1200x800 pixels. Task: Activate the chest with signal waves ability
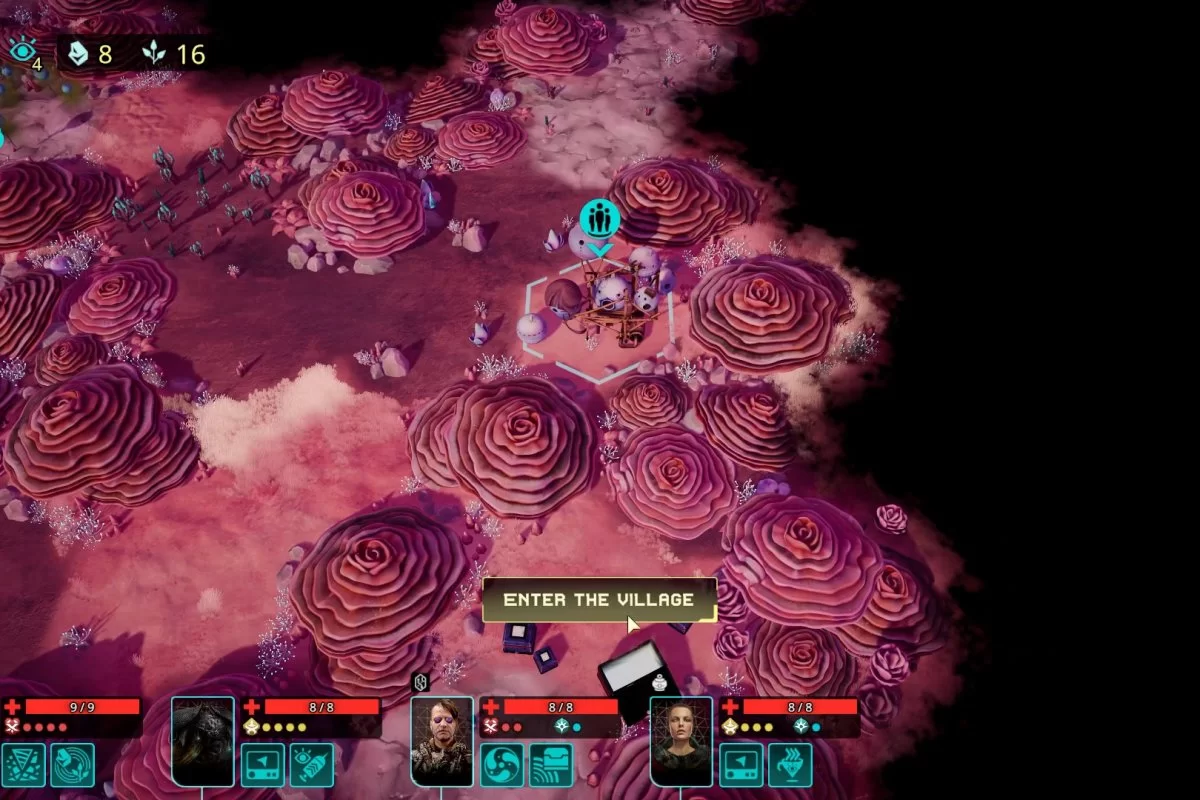click(551, 764)
